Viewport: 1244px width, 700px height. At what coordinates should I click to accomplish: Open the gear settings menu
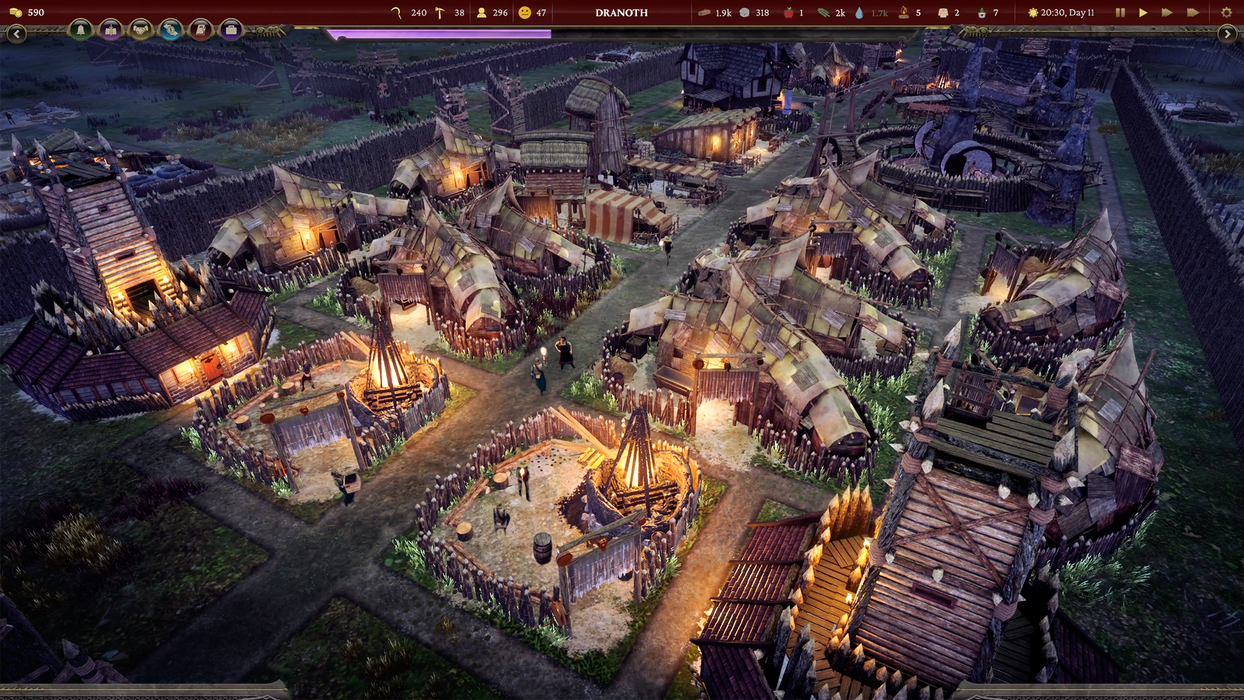(x=1227, y=13)
